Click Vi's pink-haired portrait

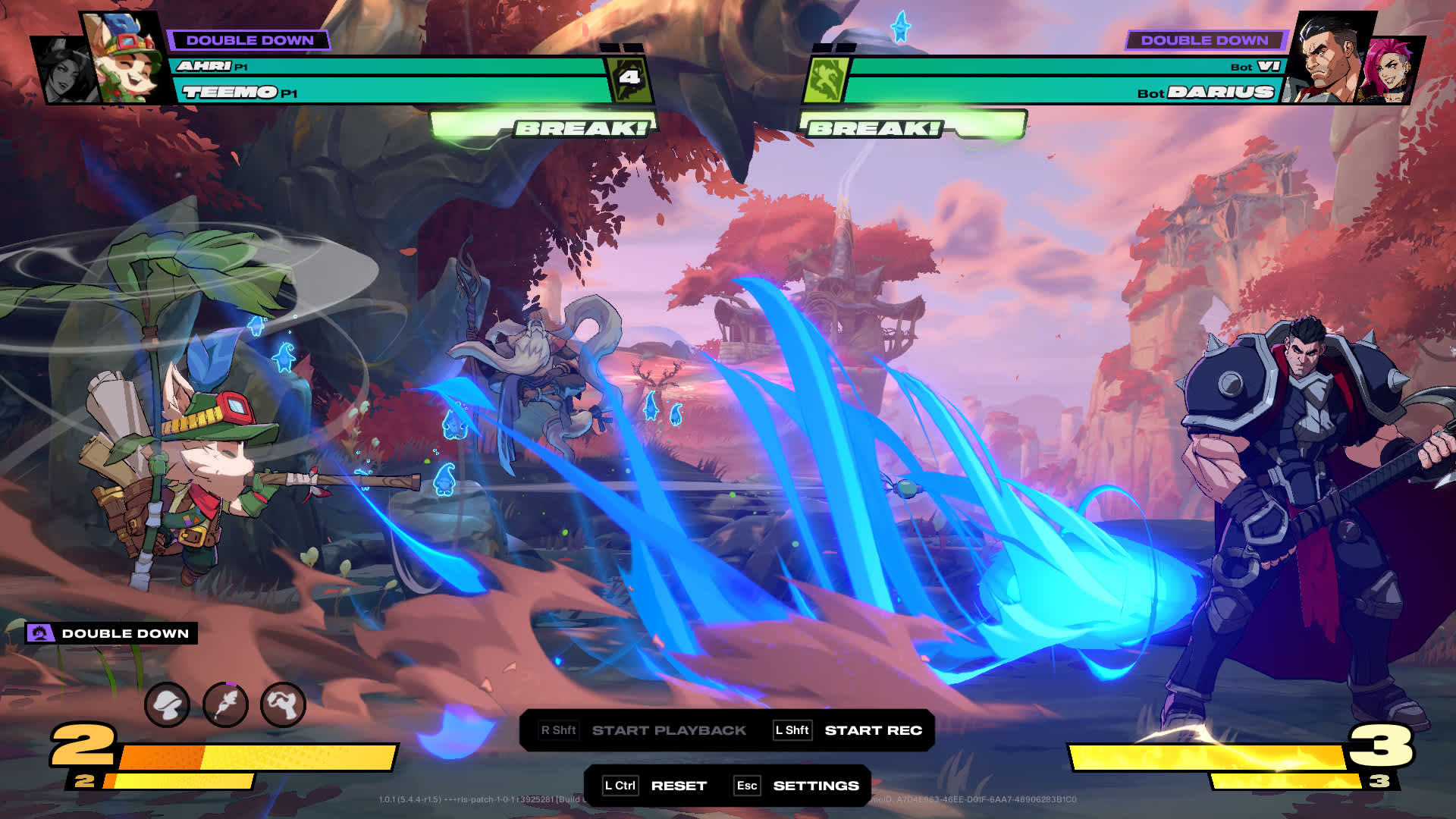1389,72
